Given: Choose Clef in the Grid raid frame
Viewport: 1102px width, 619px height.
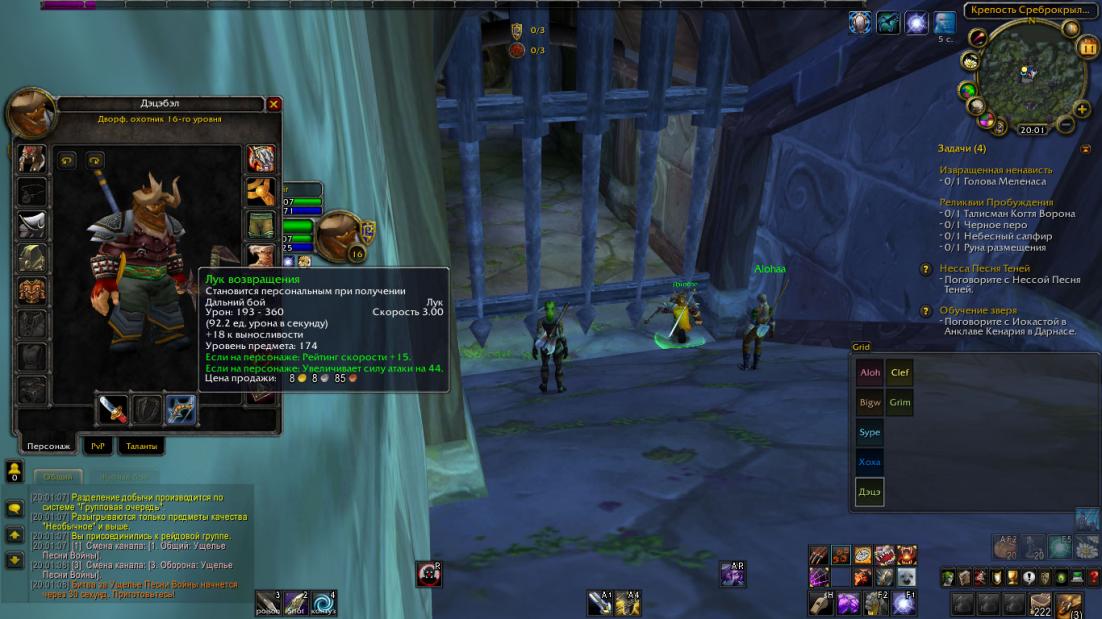Looking at the screenshot, I should point(900,373).
